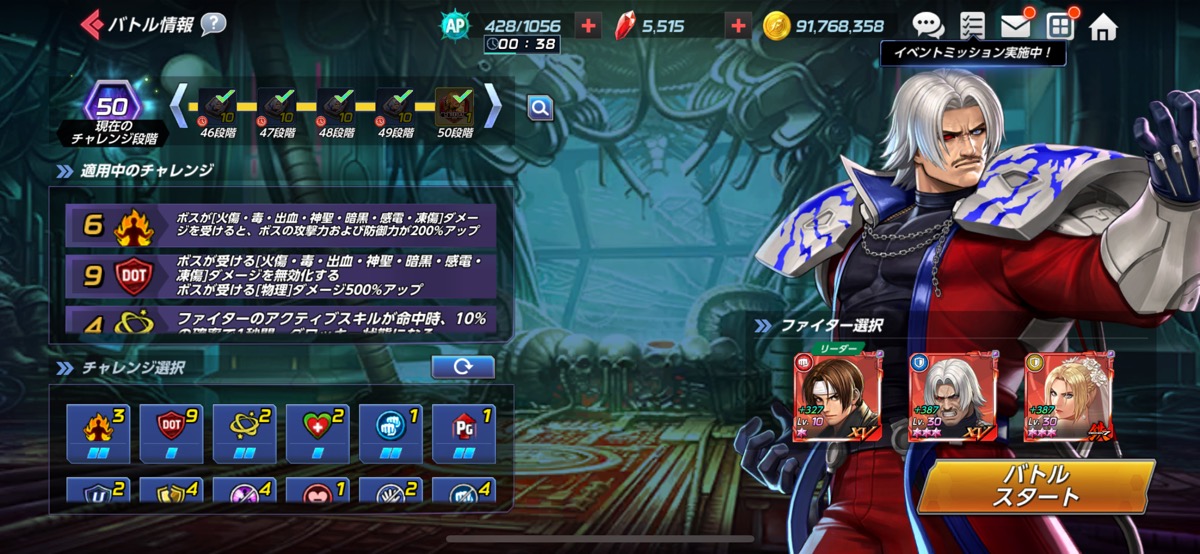Choose the 46段階 challenge stage
Screen dimensions: 1200x554
point(218,109)
